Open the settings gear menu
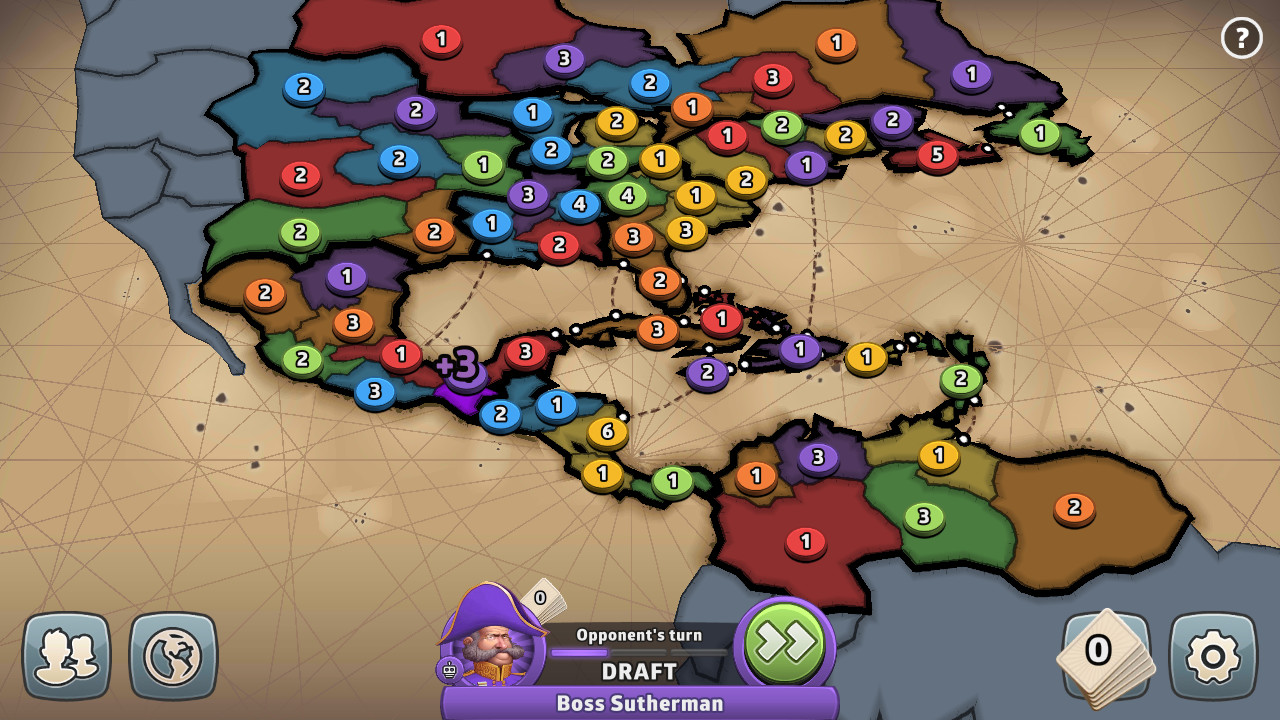This screenshot has width=1280, height=720. coord(1211,655)
